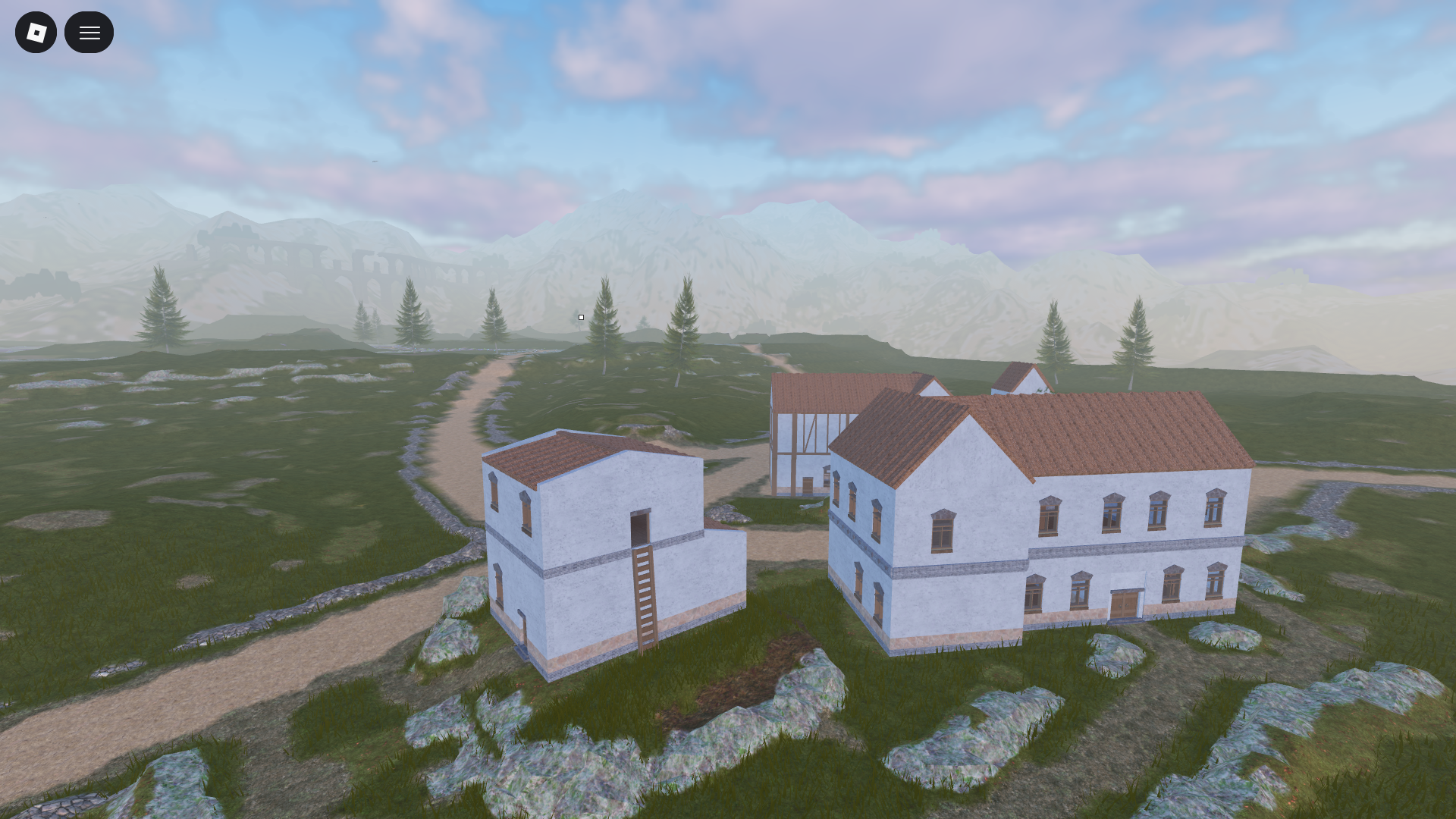
Task: Open the Roblox hamburger menu
Action: [89, 32]
